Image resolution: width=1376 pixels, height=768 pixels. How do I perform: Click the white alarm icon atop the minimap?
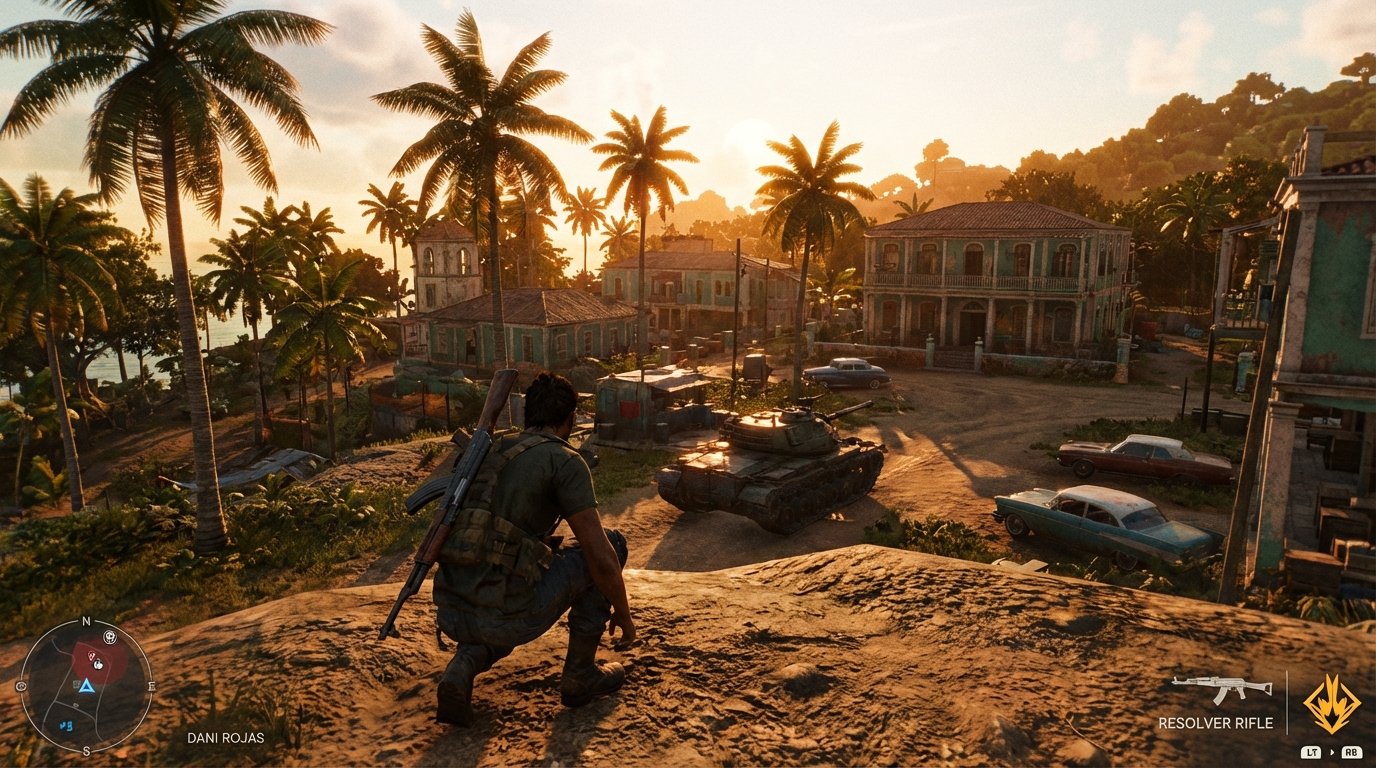(x=109, y=637)
